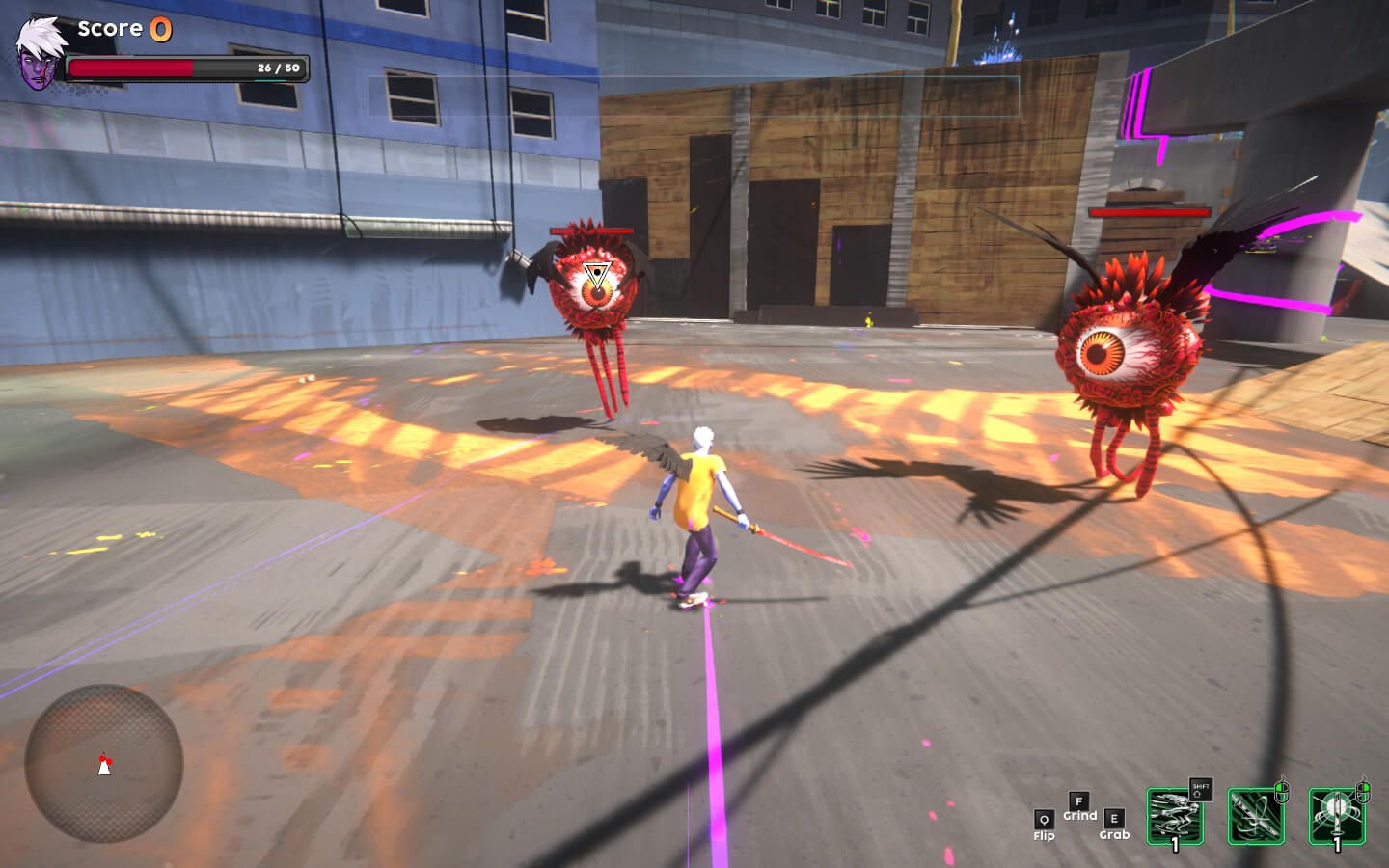Activate the skateboard dash ability icon
1389x868 pixels.
1175,817
